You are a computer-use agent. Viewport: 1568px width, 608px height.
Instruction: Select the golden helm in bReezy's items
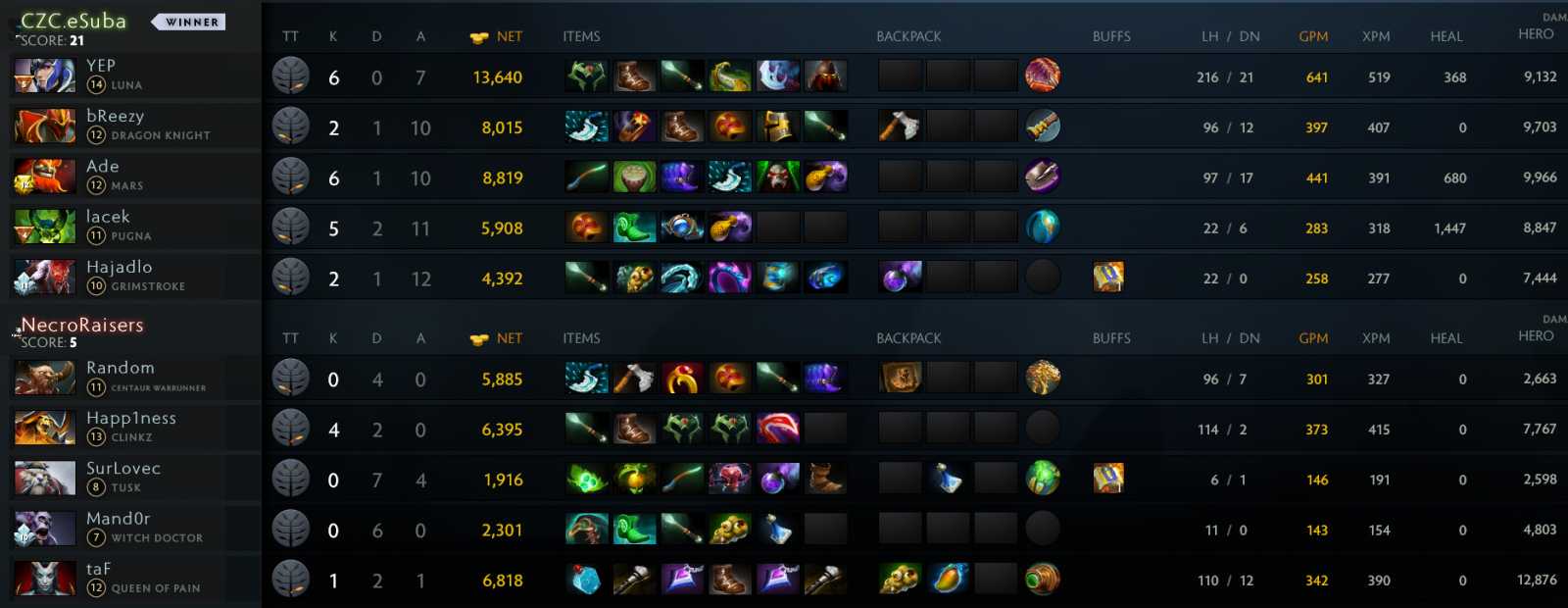[777, 127]
